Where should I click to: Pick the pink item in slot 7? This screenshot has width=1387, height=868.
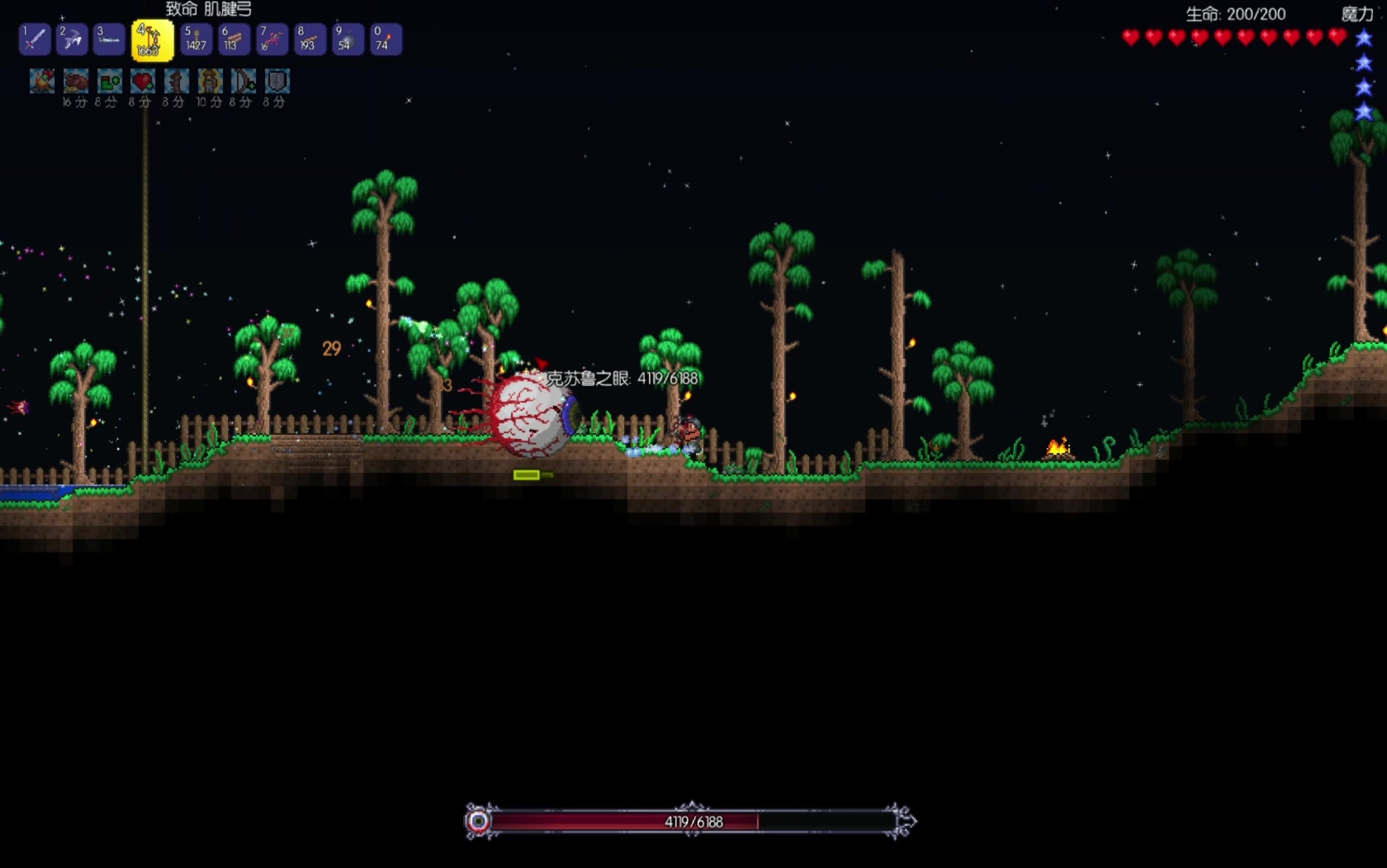click(271, 40)
